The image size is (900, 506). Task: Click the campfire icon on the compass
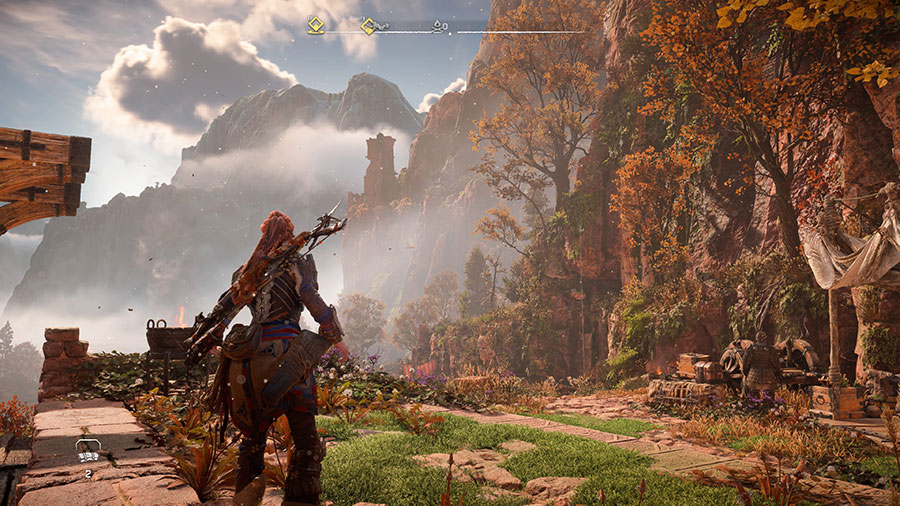pos(439,27)
